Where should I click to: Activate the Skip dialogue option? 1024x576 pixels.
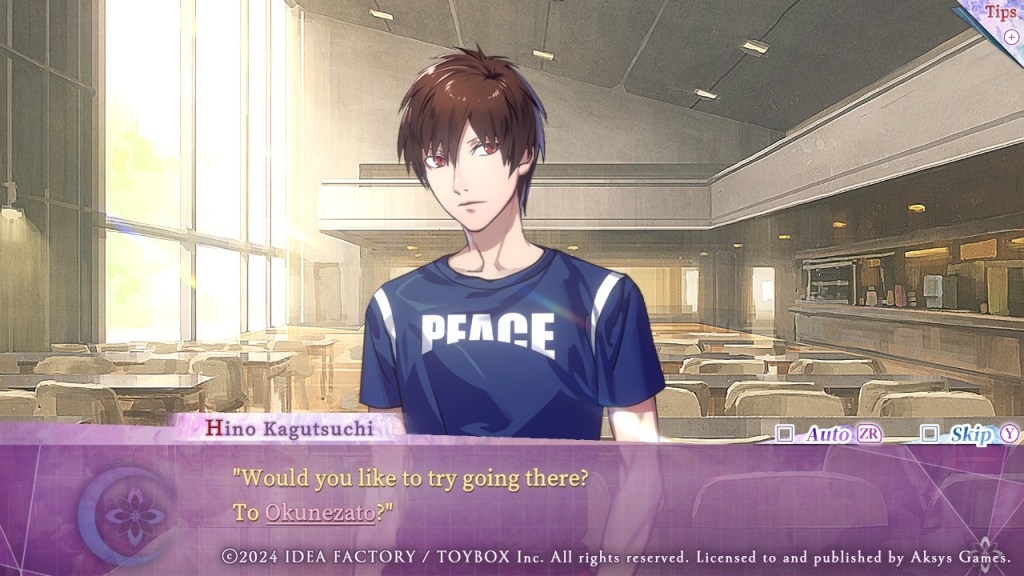click(930, 434)
